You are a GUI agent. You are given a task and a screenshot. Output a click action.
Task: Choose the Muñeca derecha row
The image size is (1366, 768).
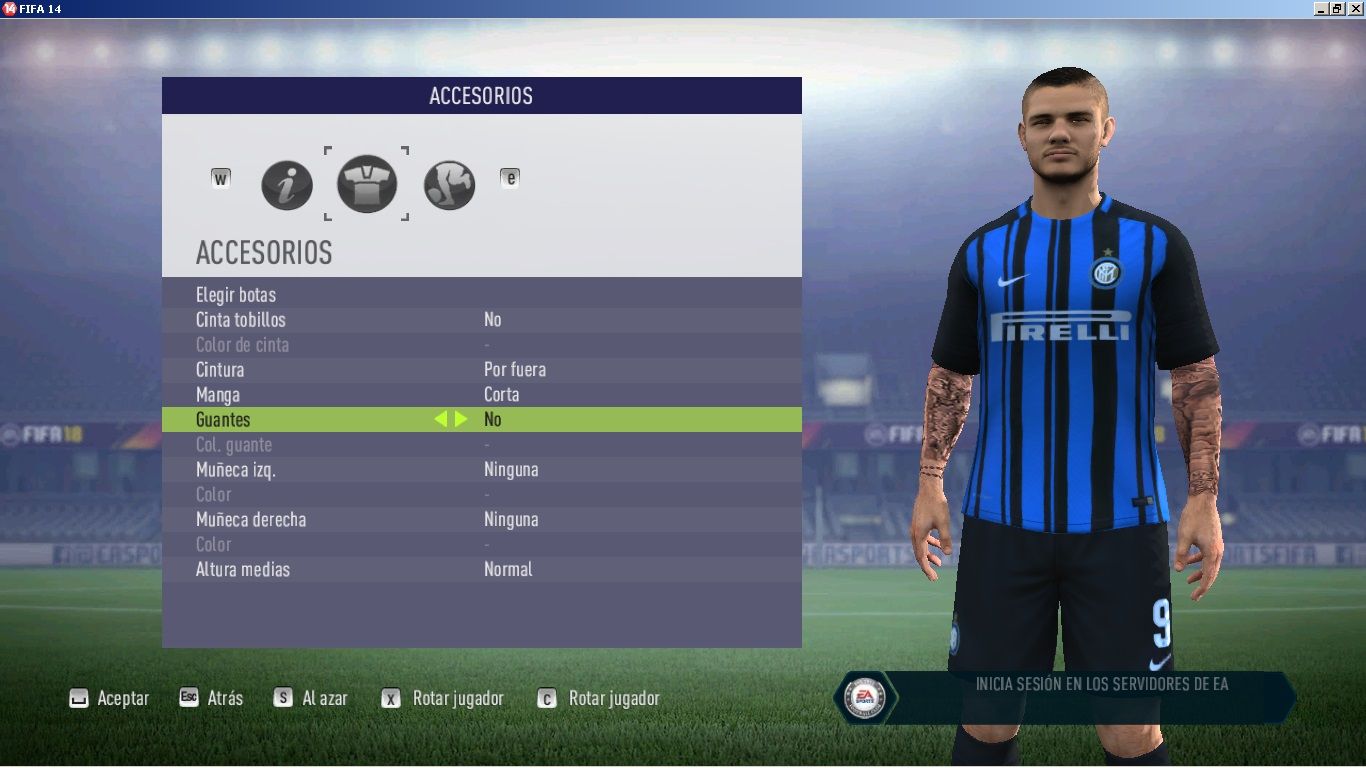[x=251, y=520]
